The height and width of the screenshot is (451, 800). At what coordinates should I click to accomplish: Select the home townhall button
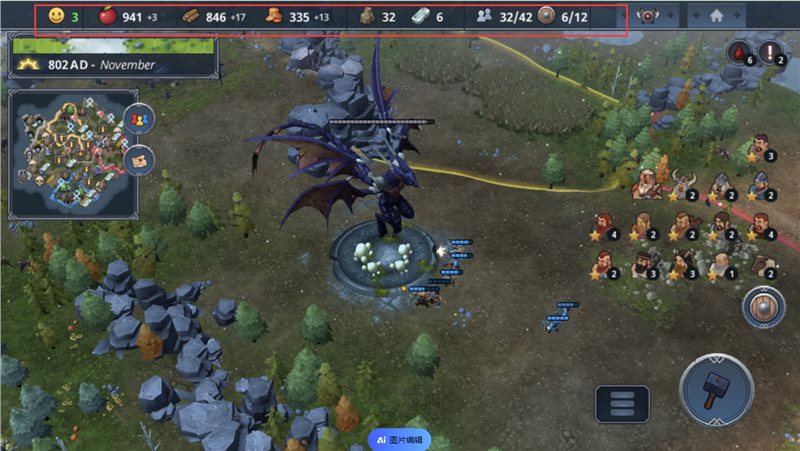[716, 17]
